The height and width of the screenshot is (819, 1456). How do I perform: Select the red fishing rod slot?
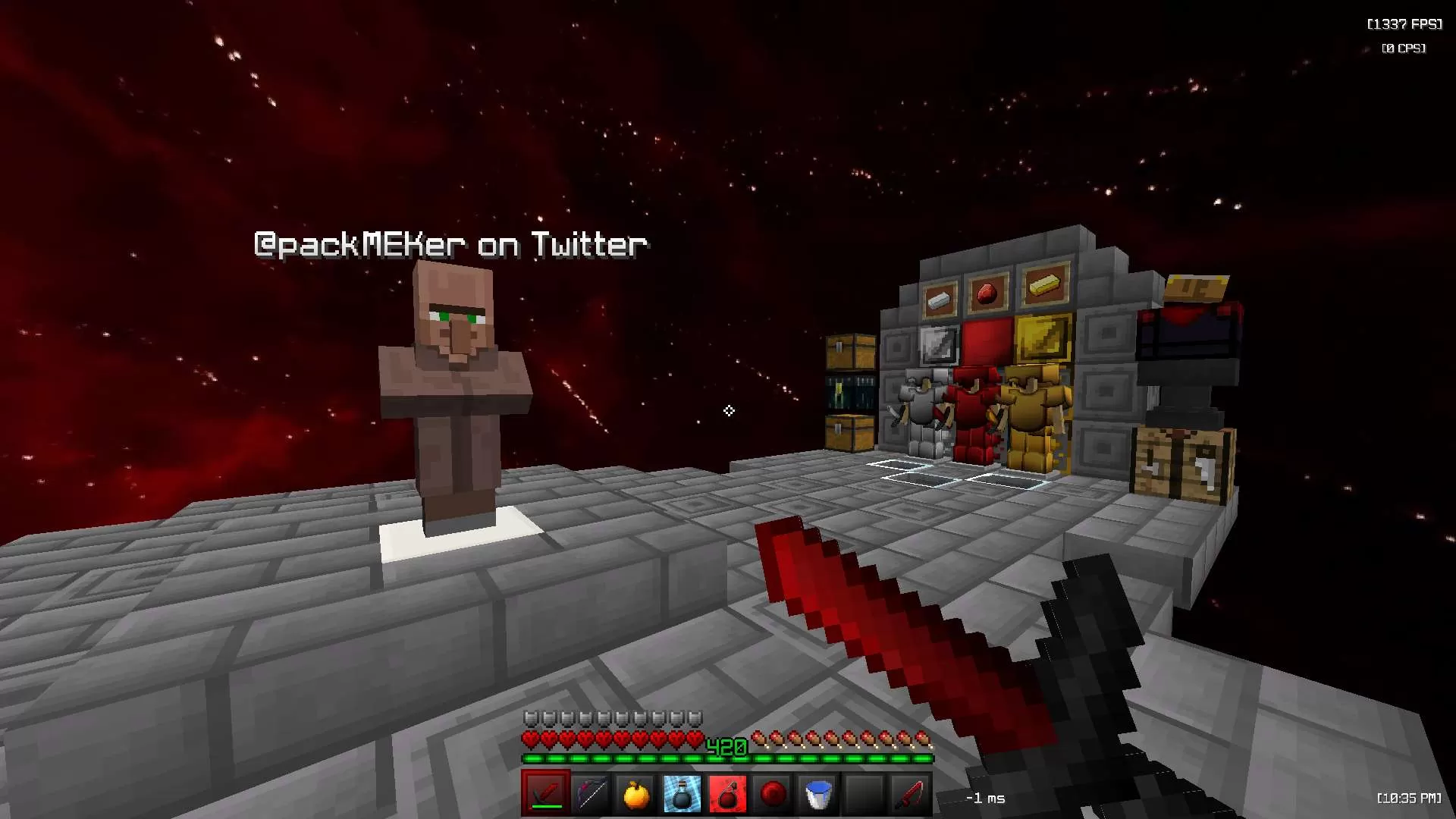coord(909,794)
